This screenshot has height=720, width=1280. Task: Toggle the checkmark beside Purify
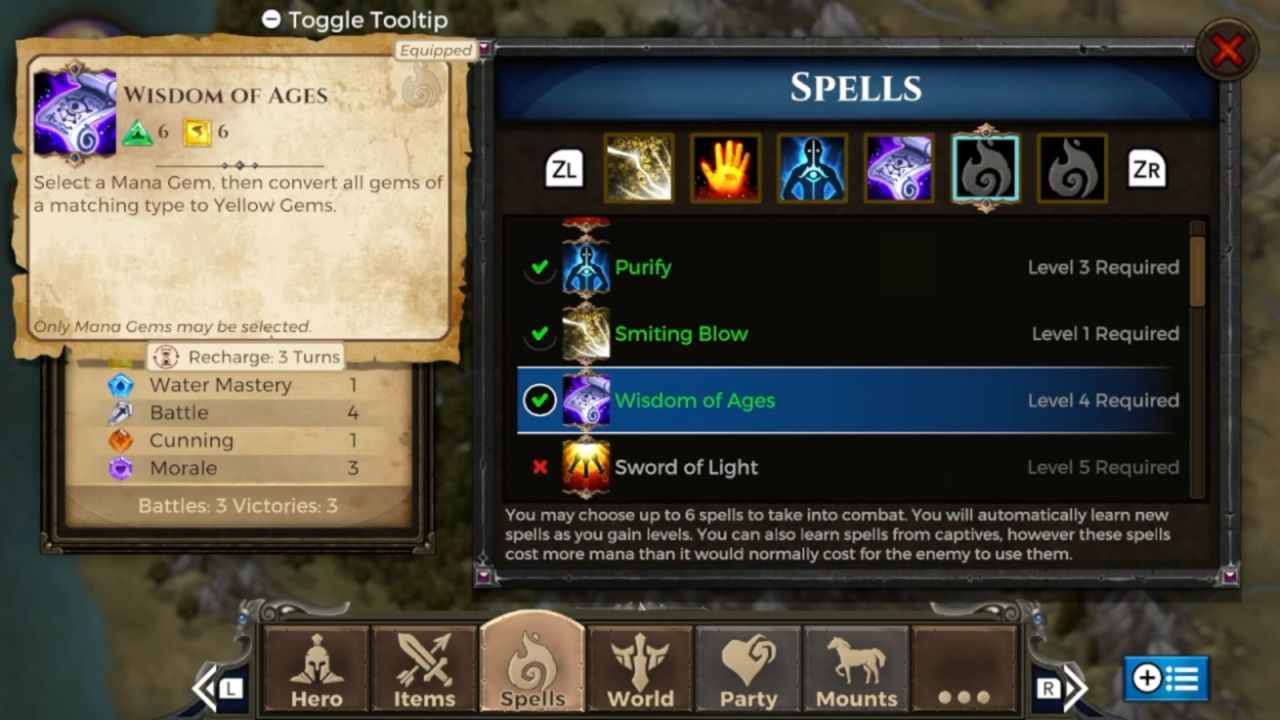[540, 268]
